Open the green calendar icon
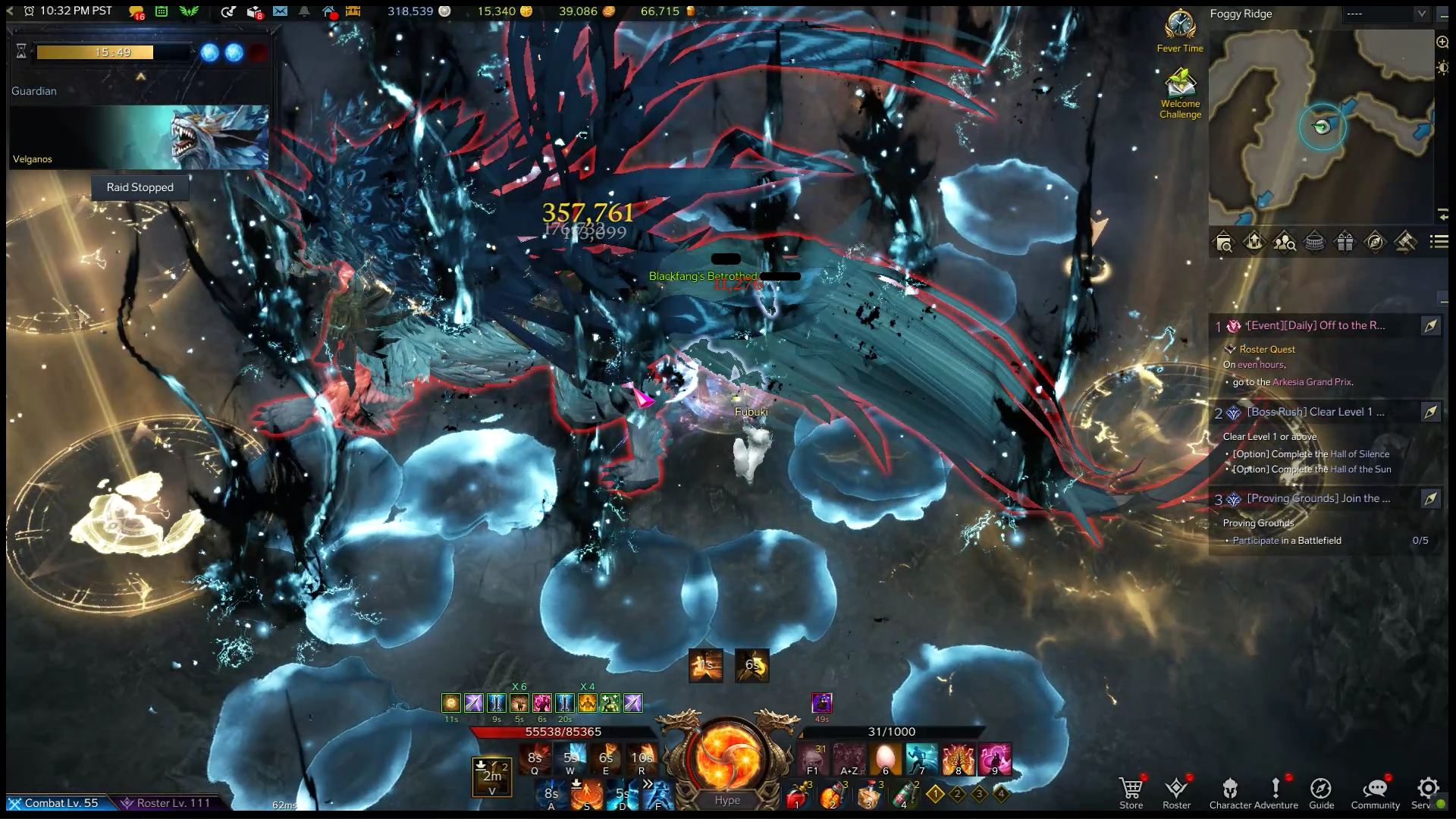 (162, 11)
